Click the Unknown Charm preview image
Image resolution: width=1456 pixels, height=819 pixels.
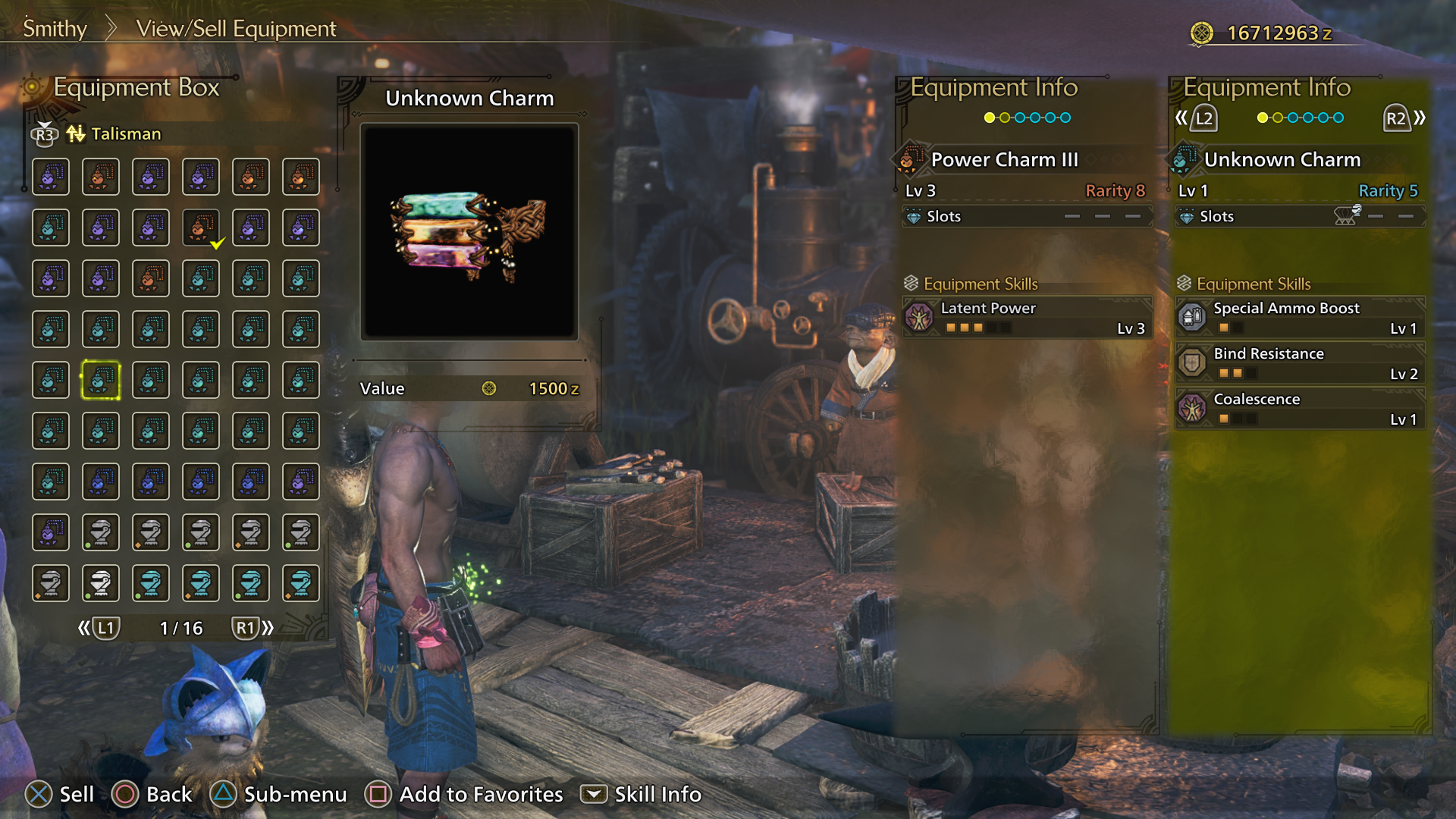click(469, 232)
